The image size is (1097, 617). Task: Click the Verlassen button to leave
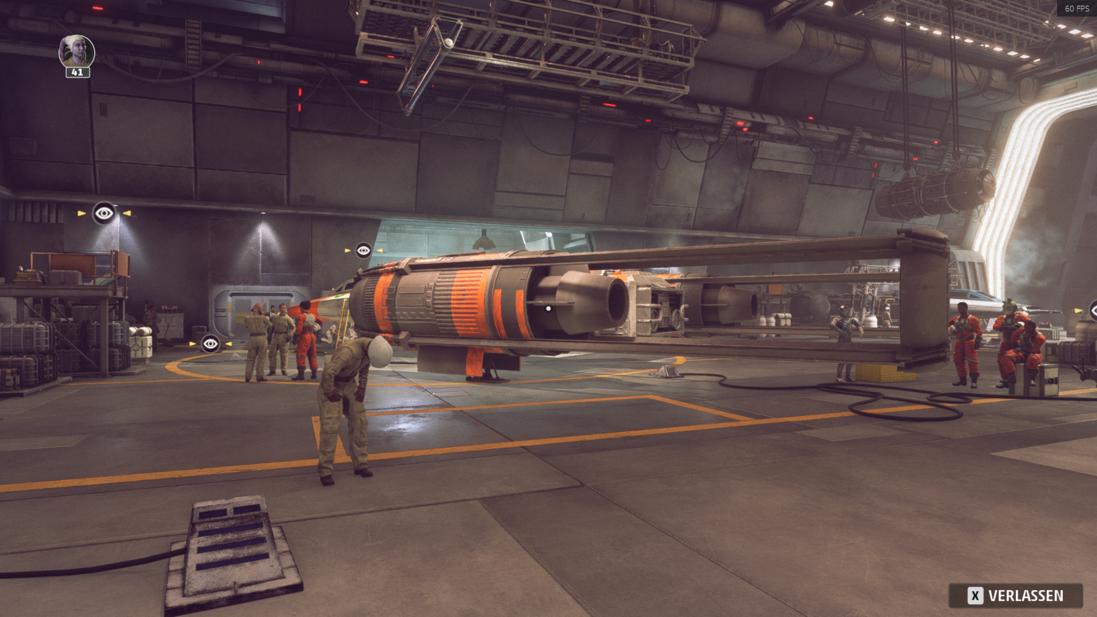click(x=1015, y=596)
